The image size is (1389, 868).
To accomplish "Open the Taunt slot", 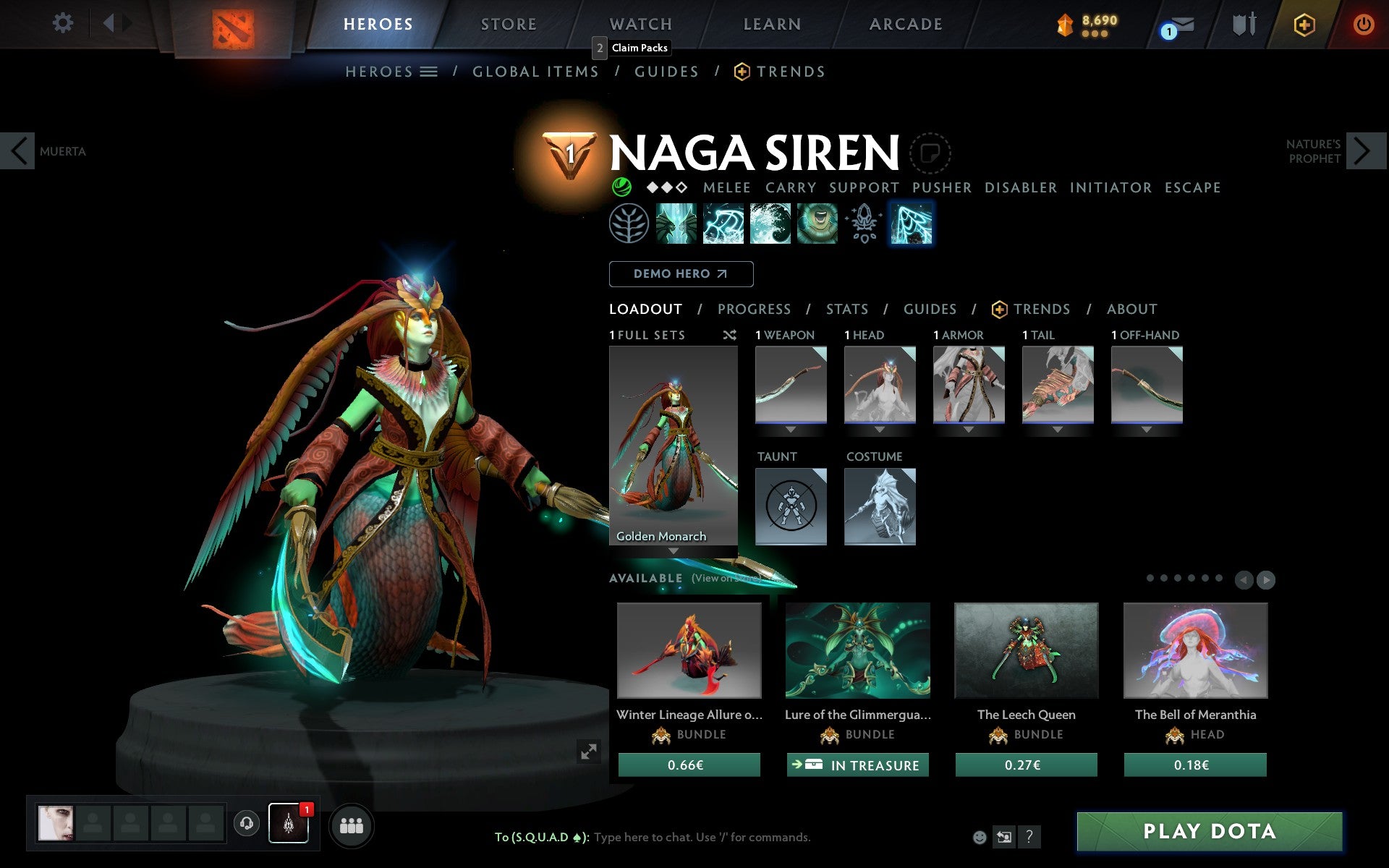I will (x=791, y=506).
